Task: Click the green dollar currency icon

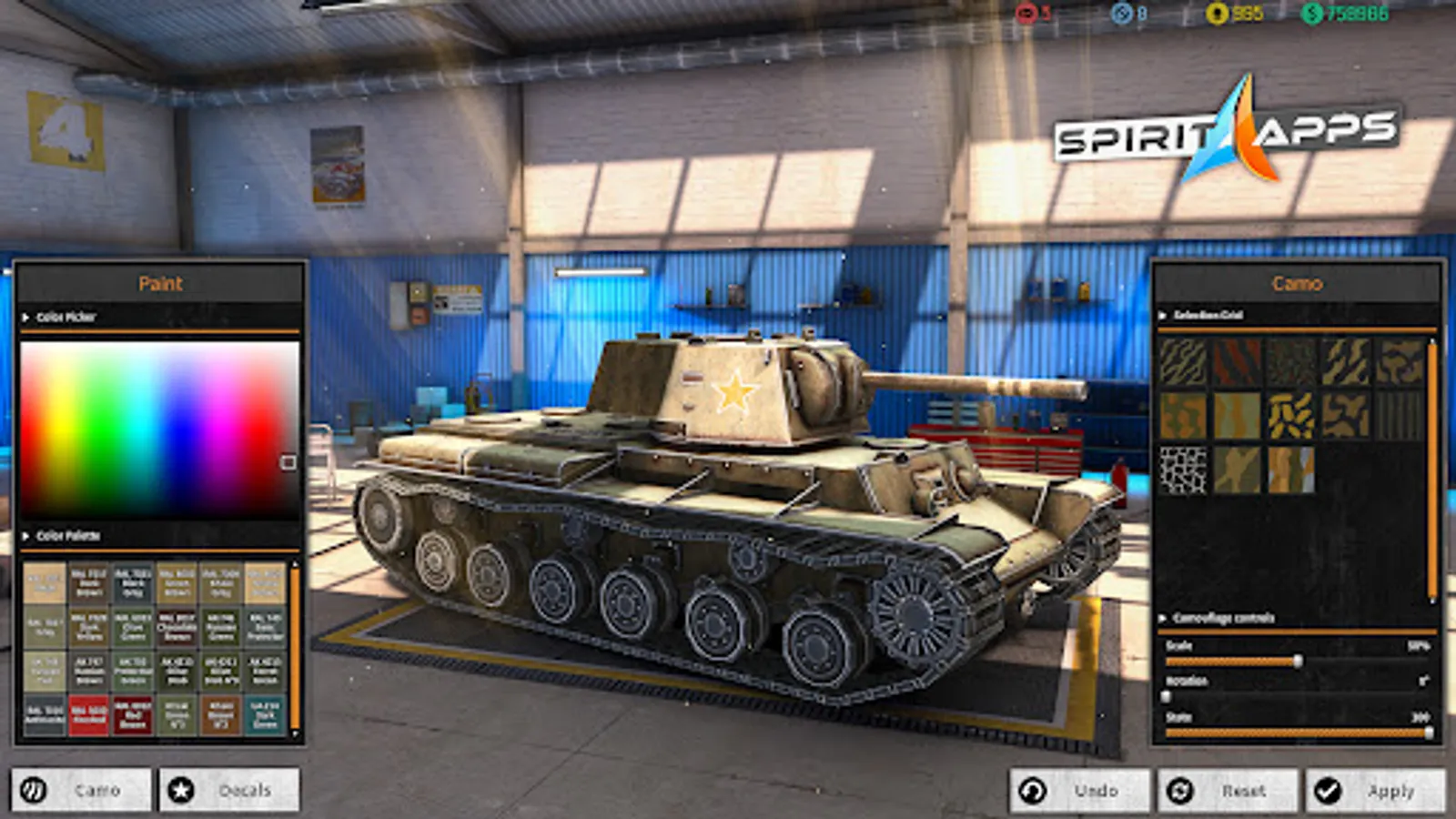Action: (x=1310, y=13)
